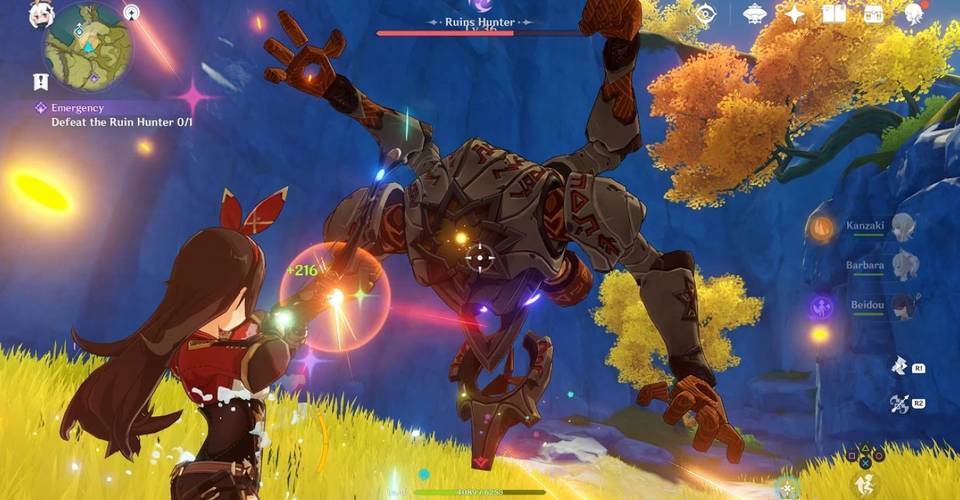Open the co-op mode icon
This screenshot has height=500, width=960.
click(x=755, y=14)
